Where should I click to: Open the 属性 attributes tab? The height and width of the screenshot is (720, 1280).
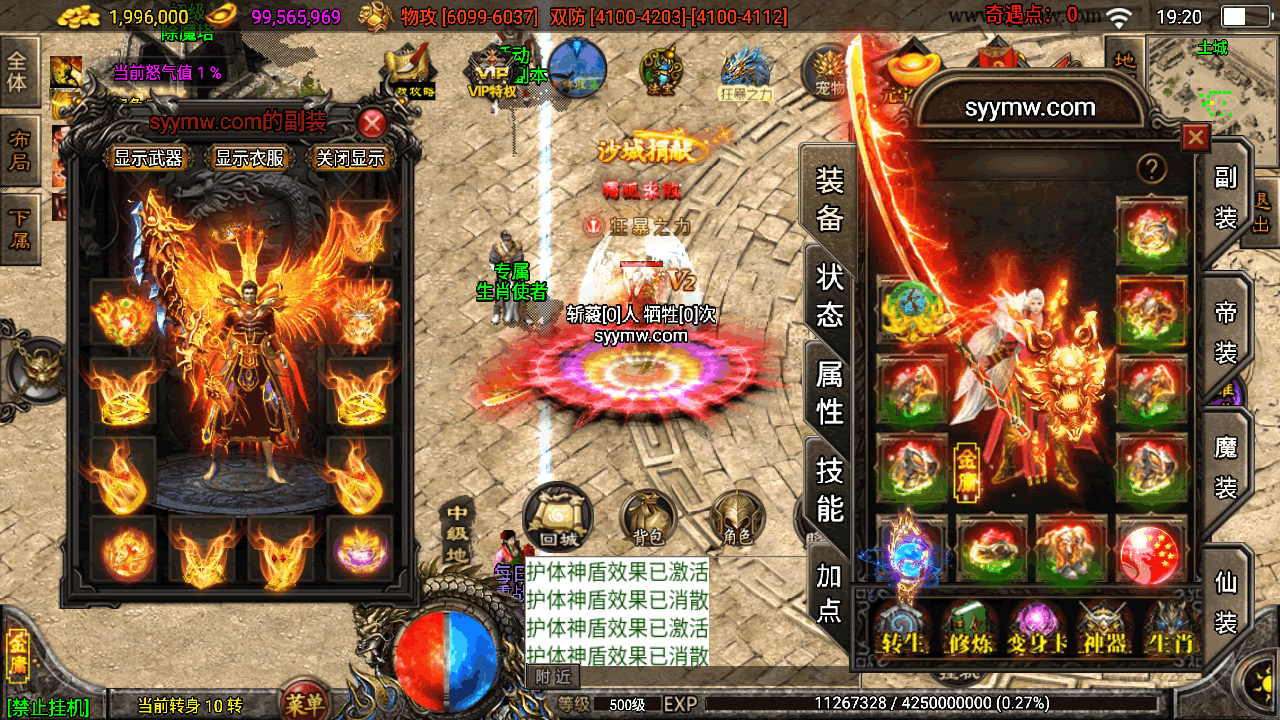[830, 392]
